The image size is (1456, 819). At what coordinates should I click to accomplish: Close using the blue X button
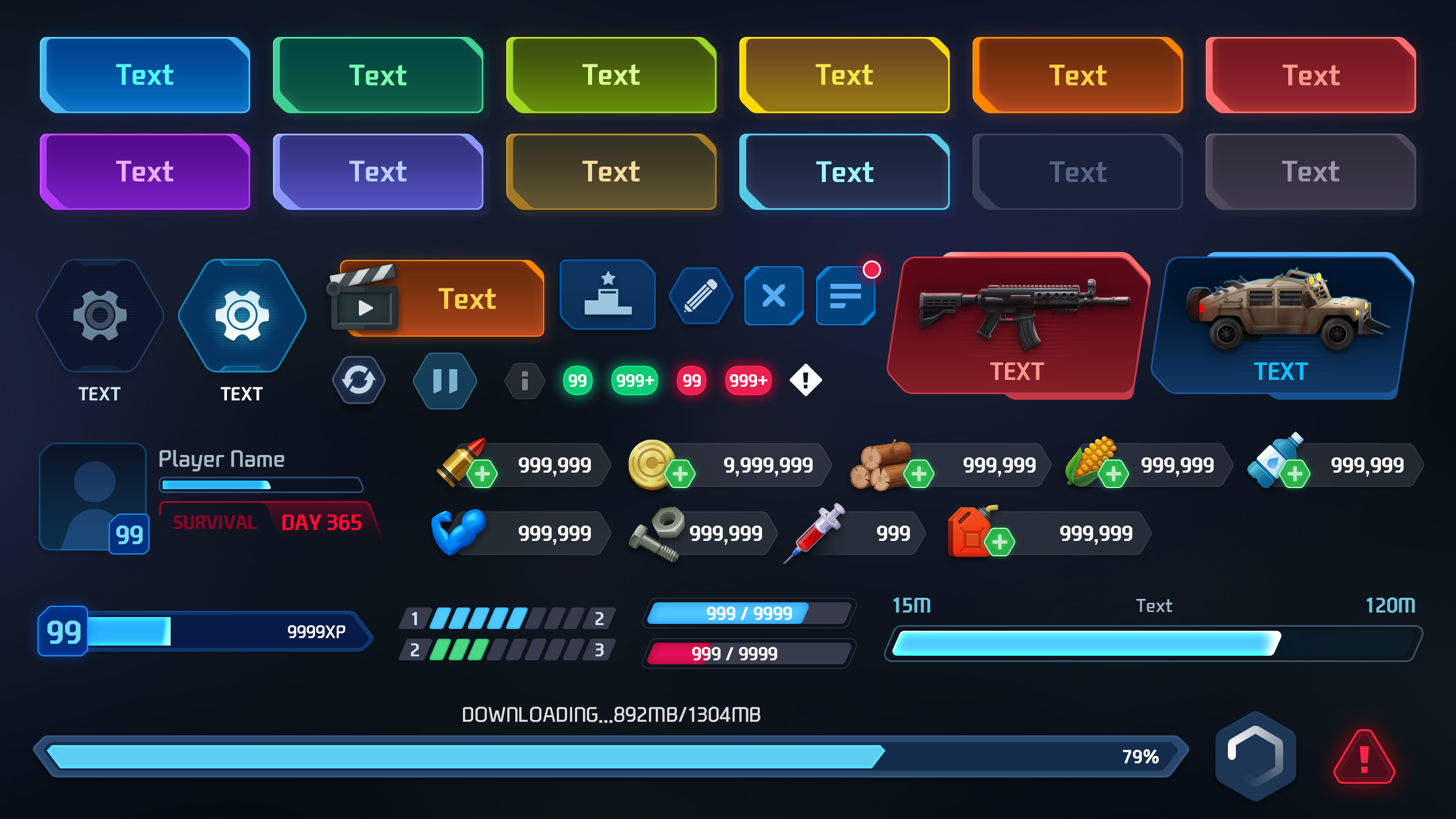(773, 296)
